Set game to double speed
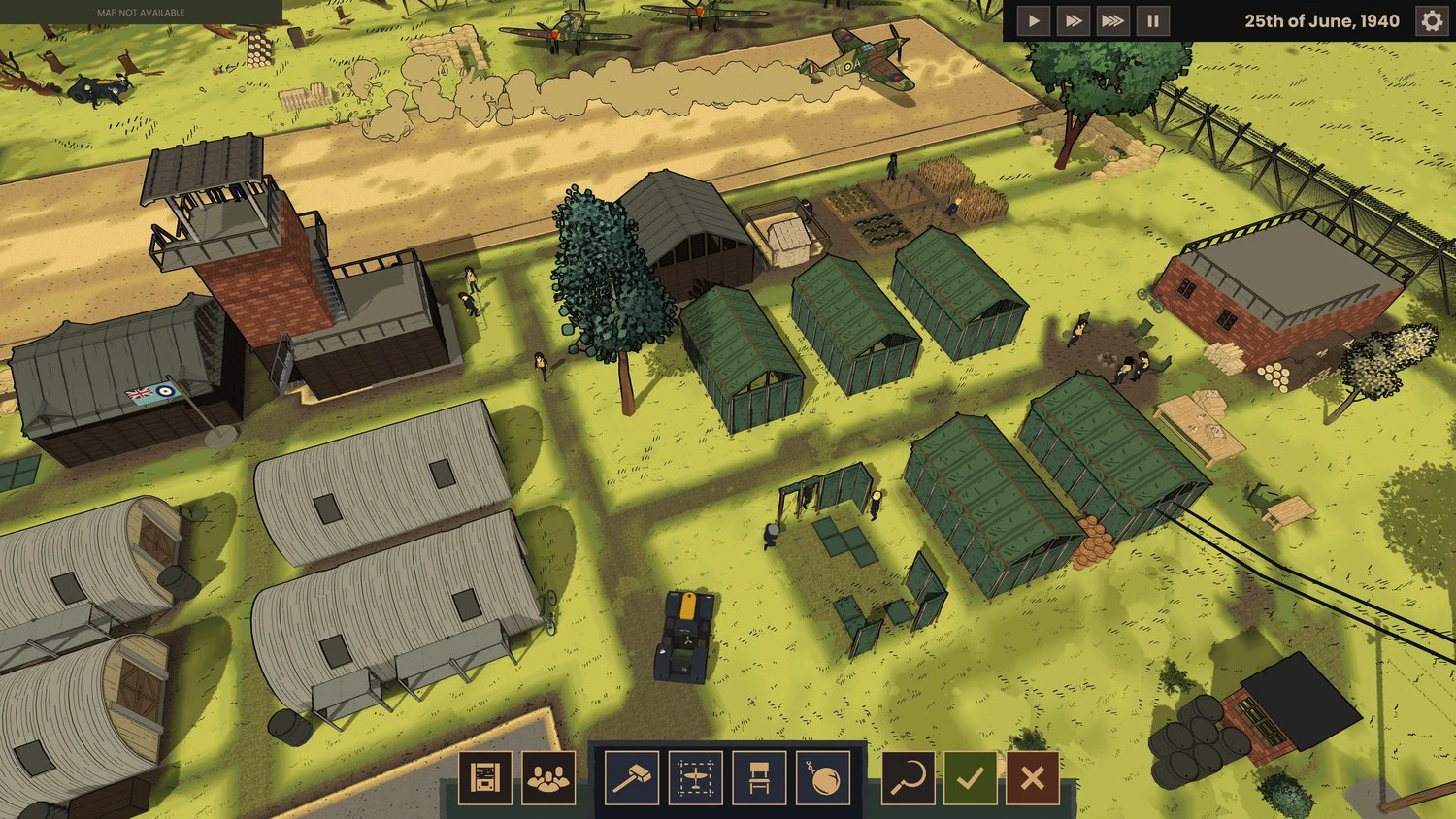The height and width of the screenshot is (819, 1456). 1072,18
